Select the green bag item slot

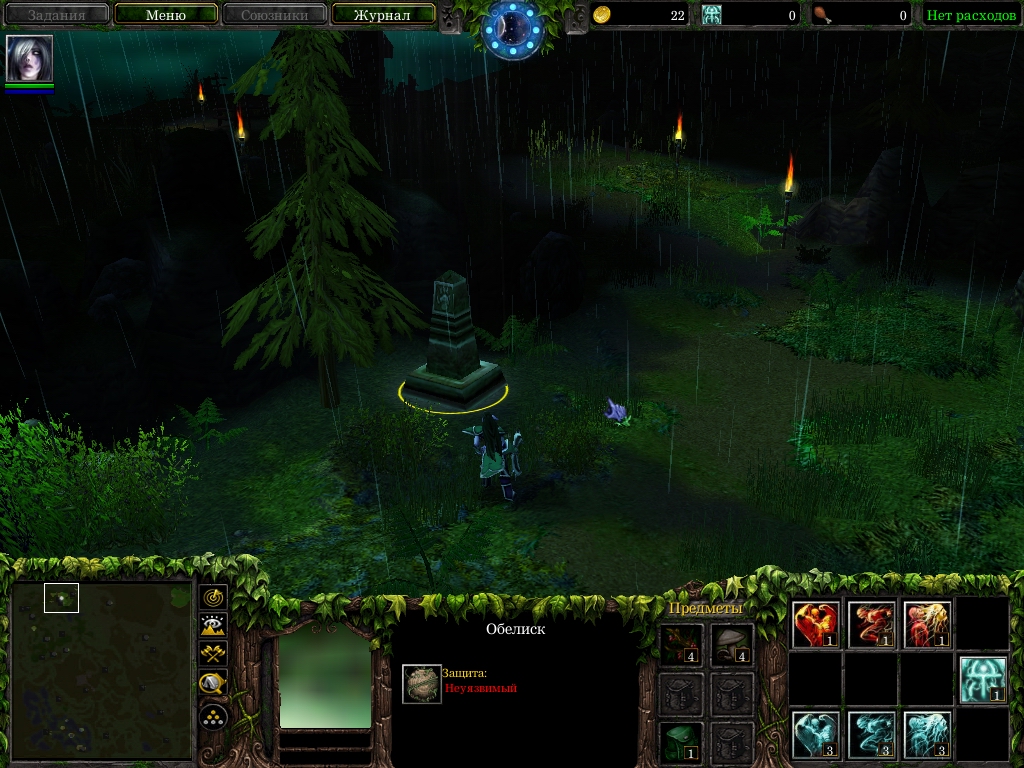click(x=680, y=741)
